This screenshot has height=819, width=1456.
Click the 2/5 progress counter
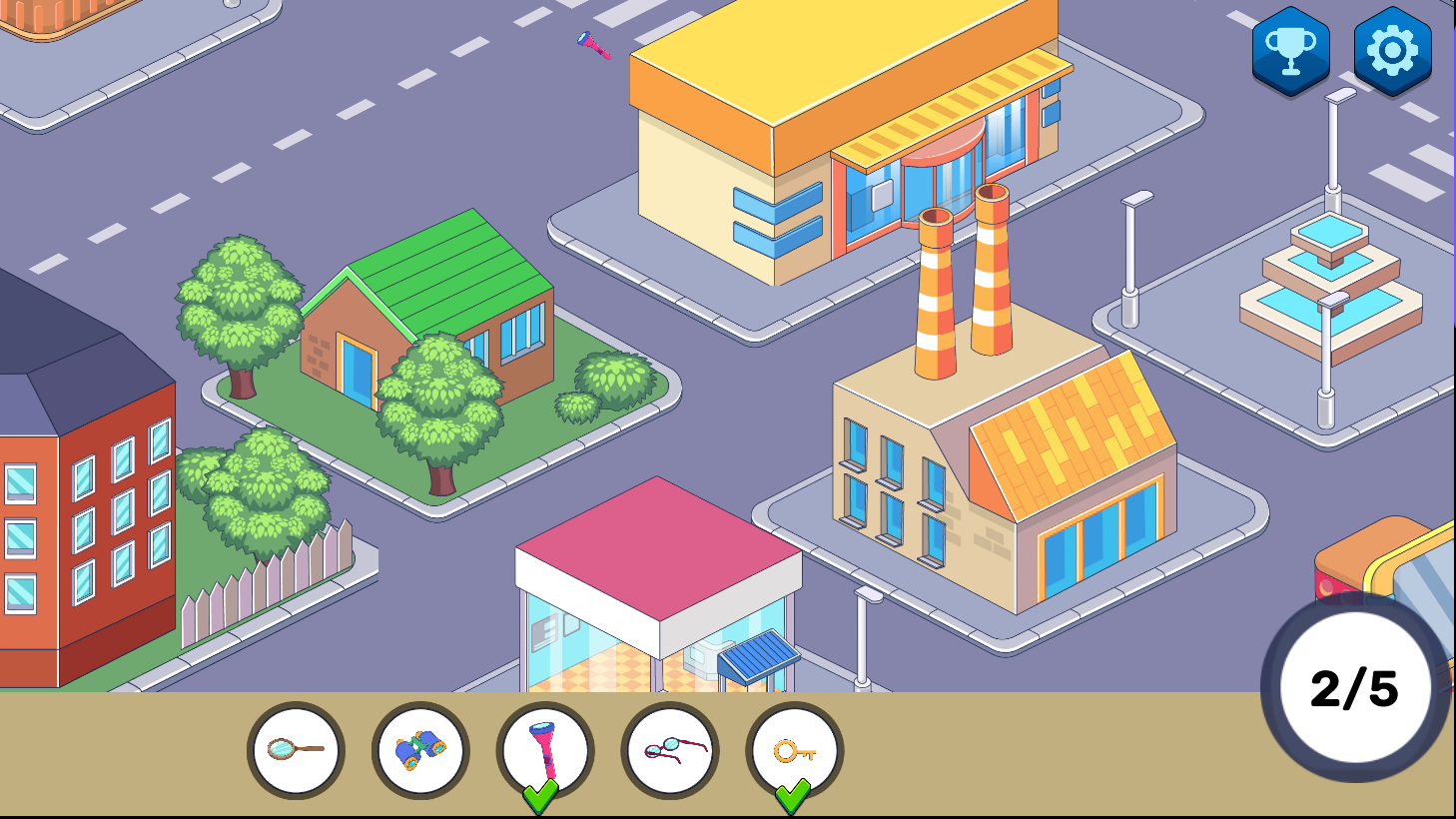click(1353, 684)
